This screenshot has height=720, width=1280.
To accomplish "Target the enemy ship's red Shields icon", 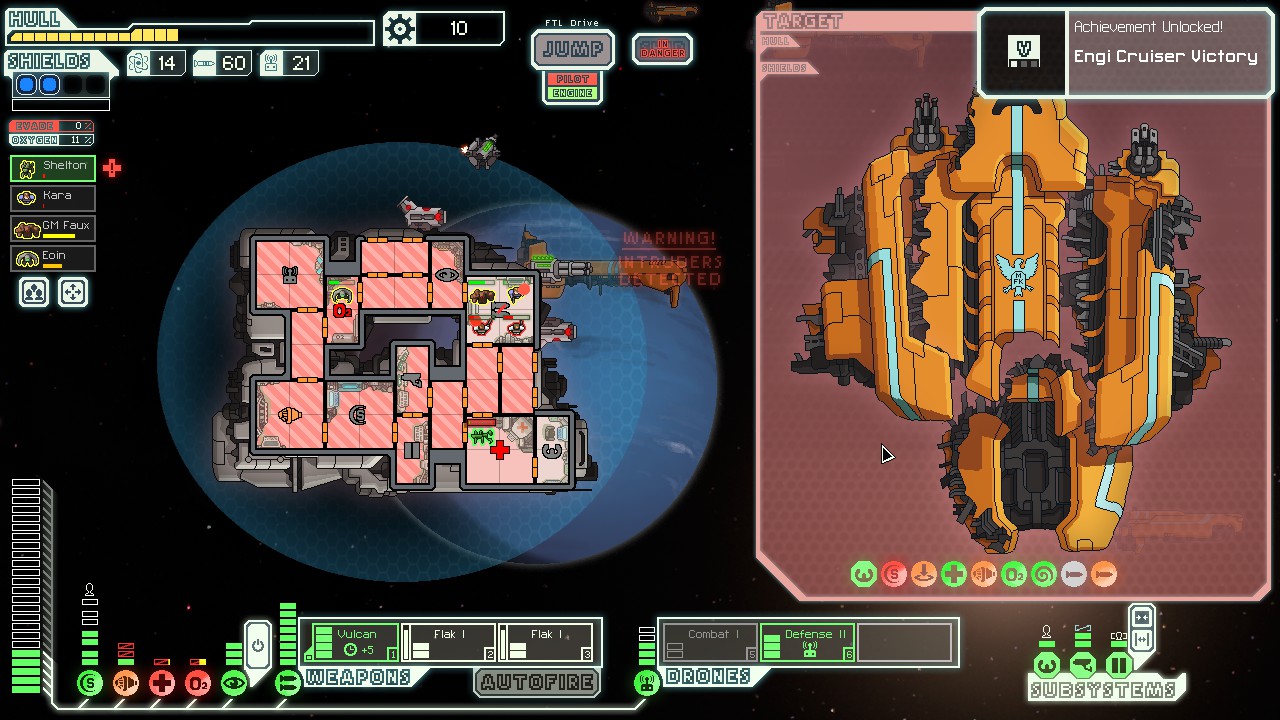I will [x=893, y=574].
